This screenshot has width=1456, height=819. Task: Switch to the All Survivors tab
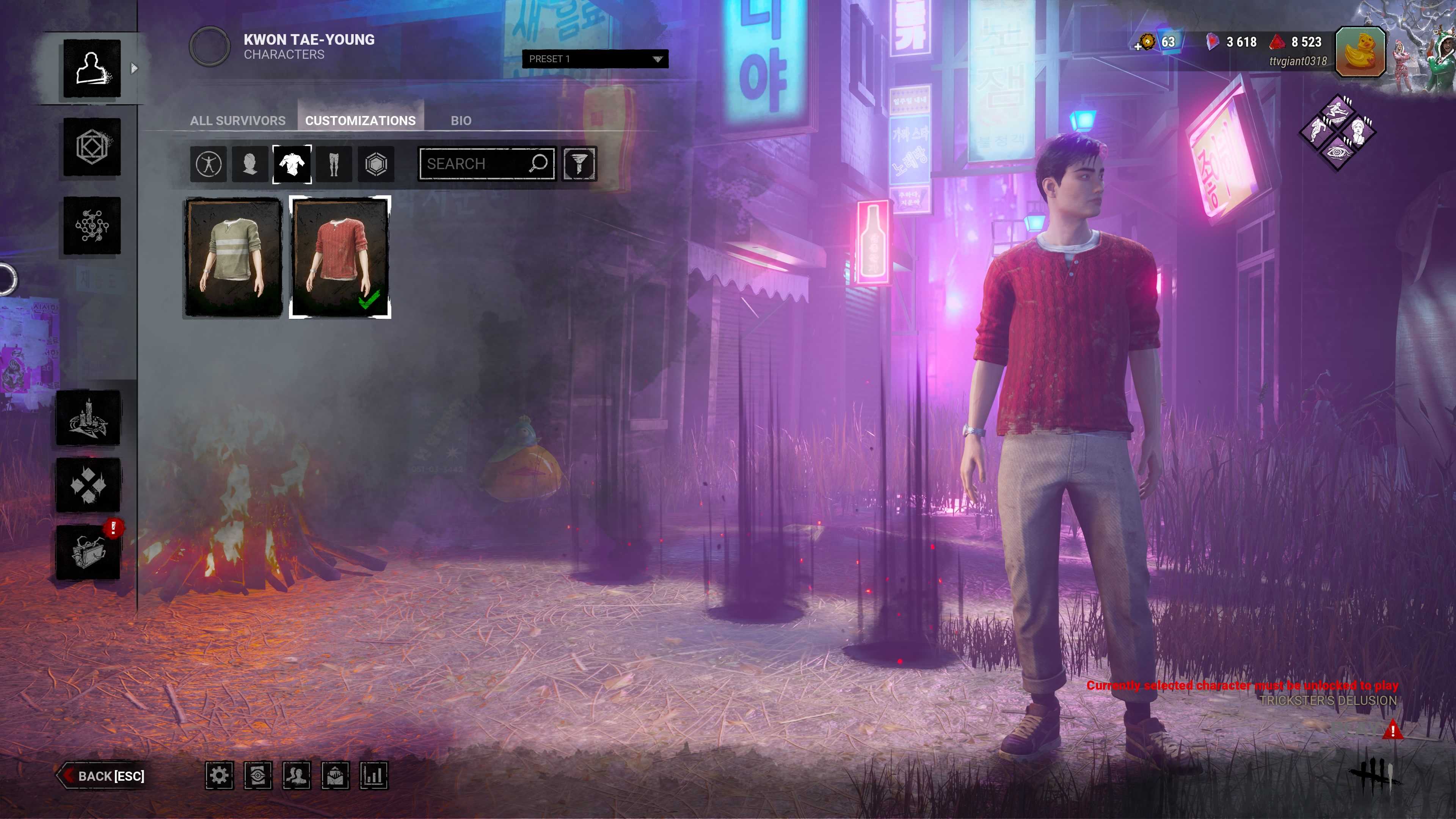[237, 121]
